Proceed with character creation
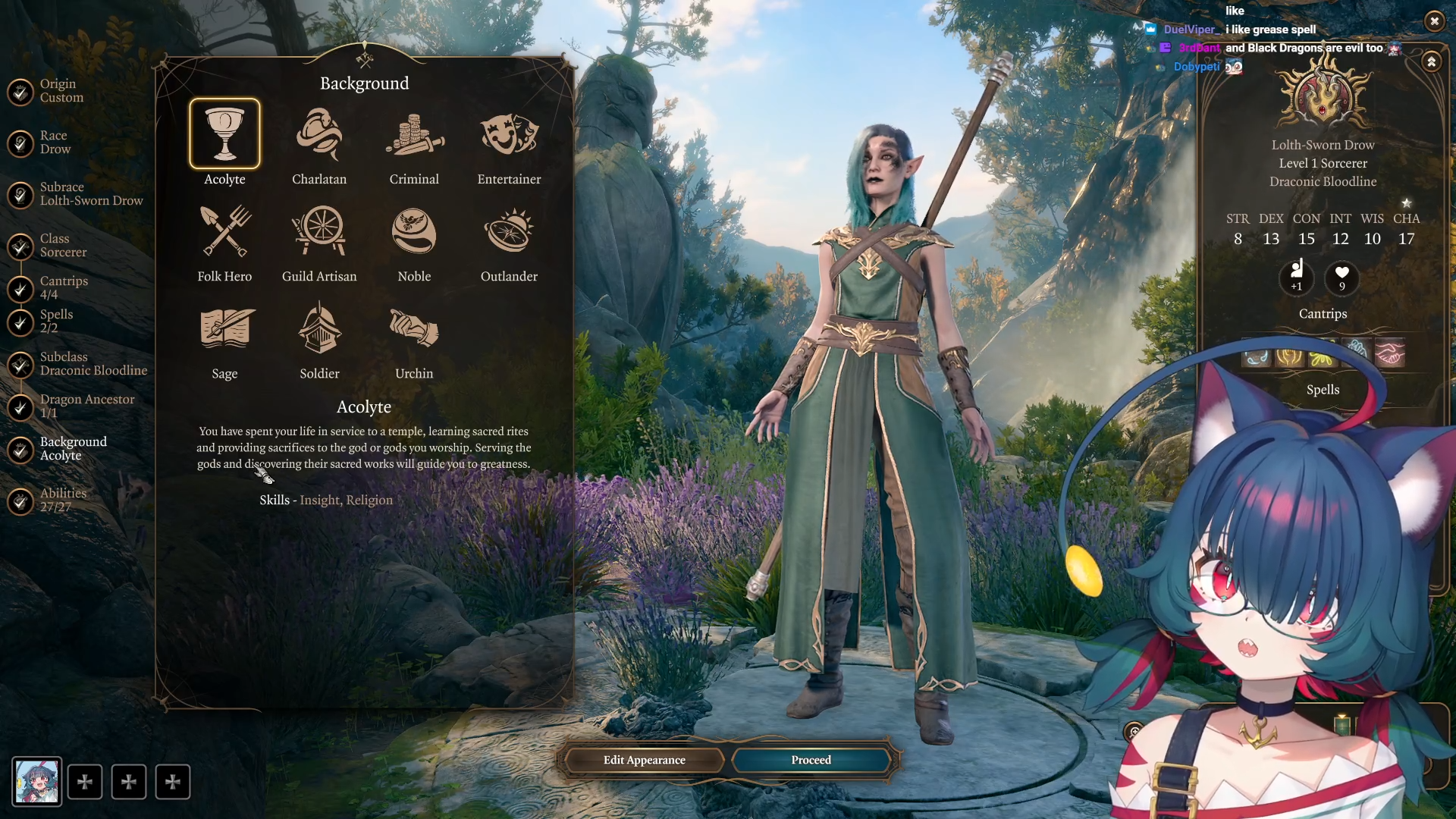Screen dimensions: 1456x819 pos(811,760)
